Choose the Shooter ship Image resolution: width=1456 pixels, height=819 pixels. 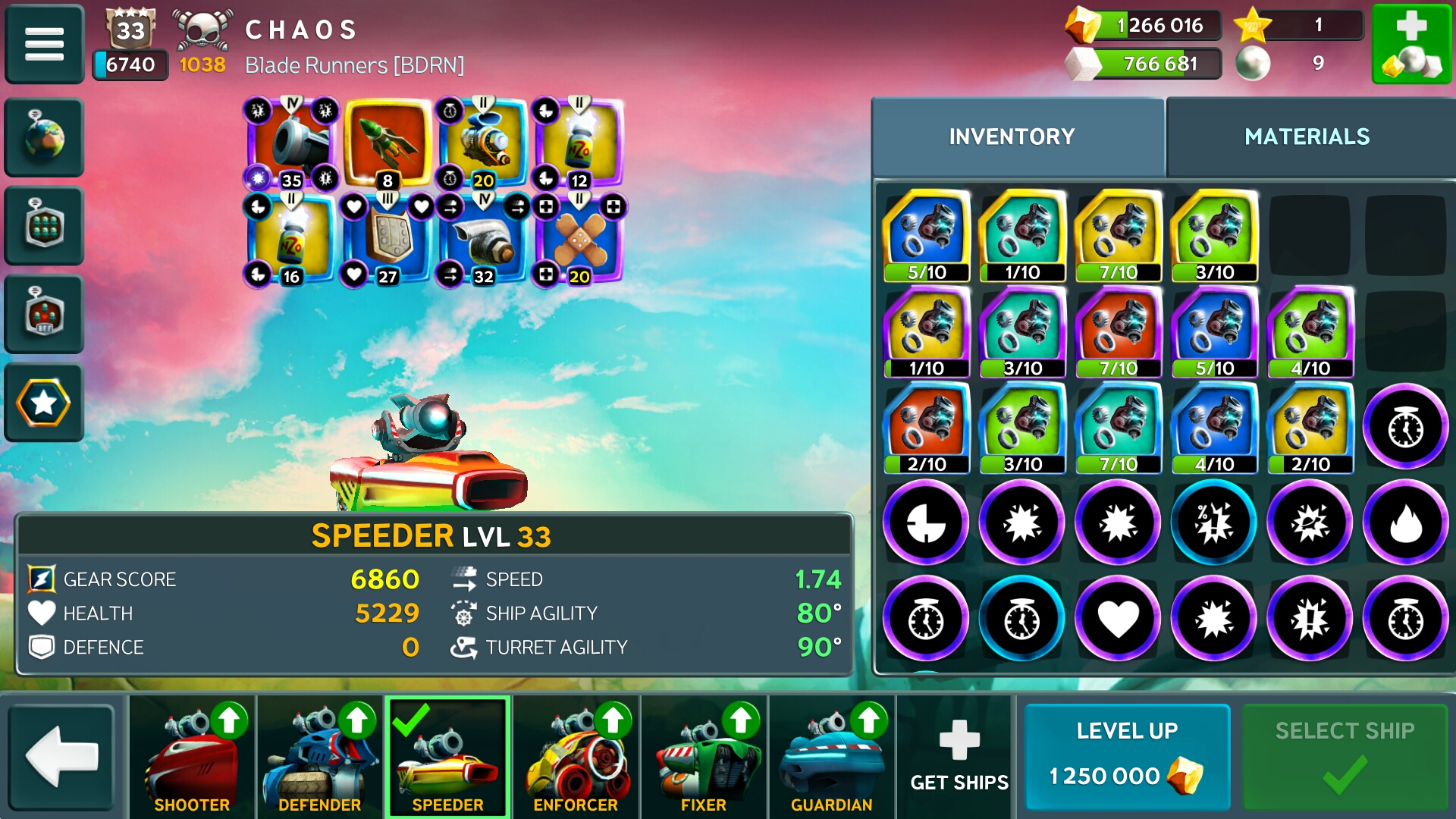pos(192,756)
